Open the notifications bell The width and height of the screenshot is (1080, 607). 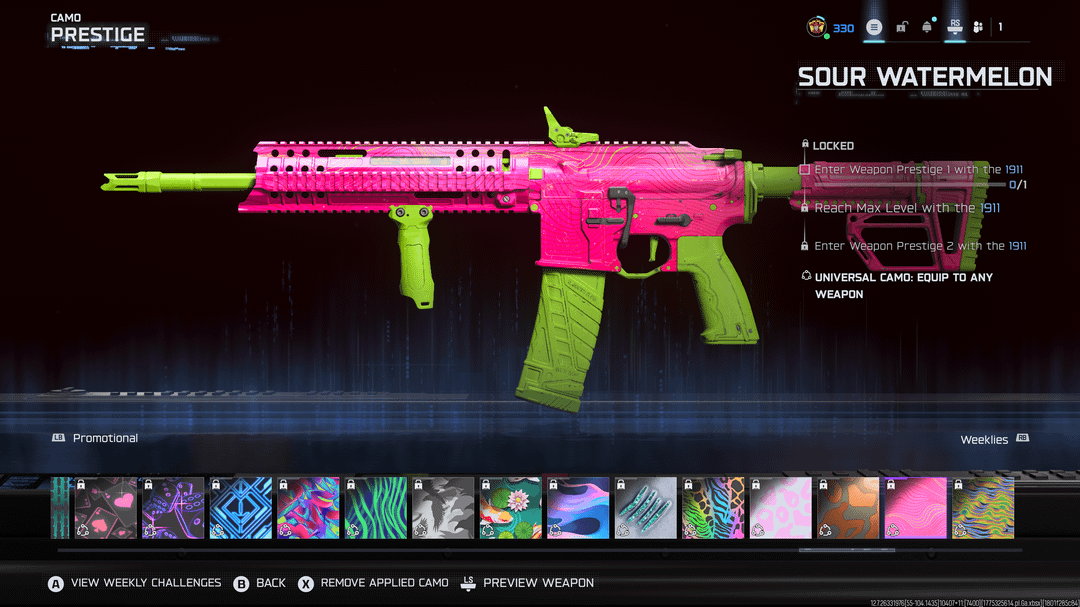(927, 27)
